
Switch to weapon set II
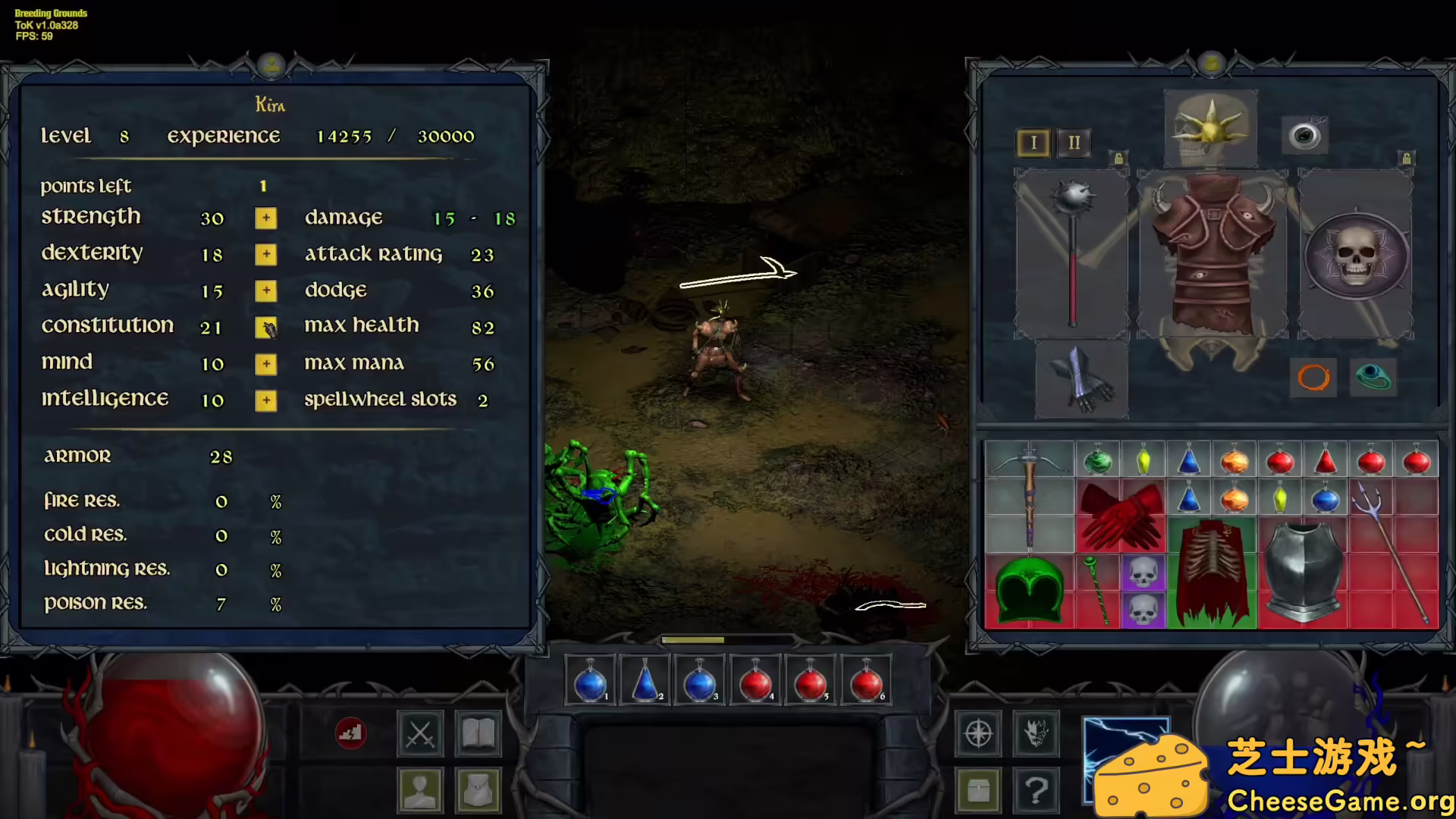point(1074,143)
